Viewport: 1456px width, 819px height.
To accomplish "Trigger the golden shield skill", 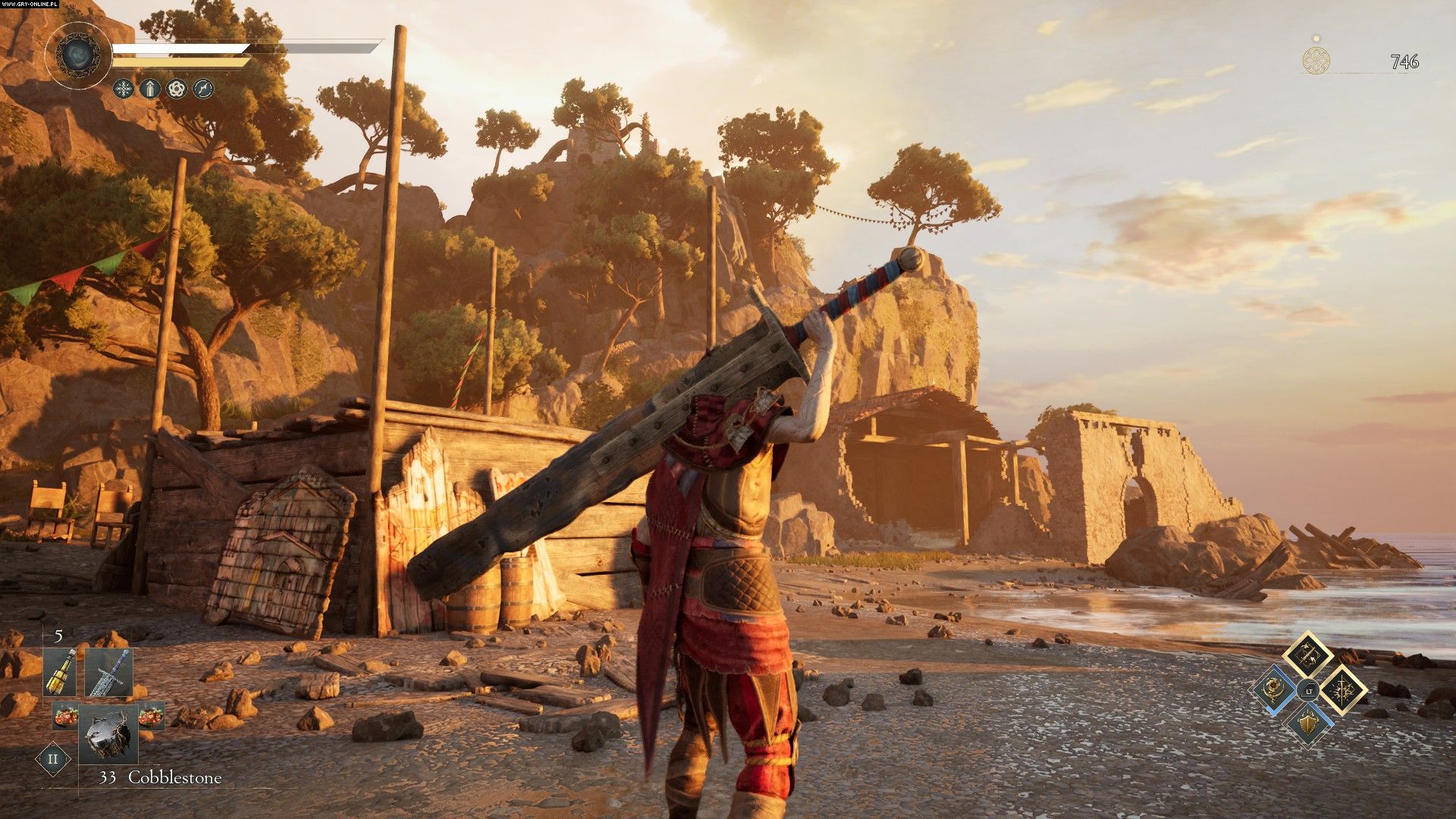I will (1308, 724).
